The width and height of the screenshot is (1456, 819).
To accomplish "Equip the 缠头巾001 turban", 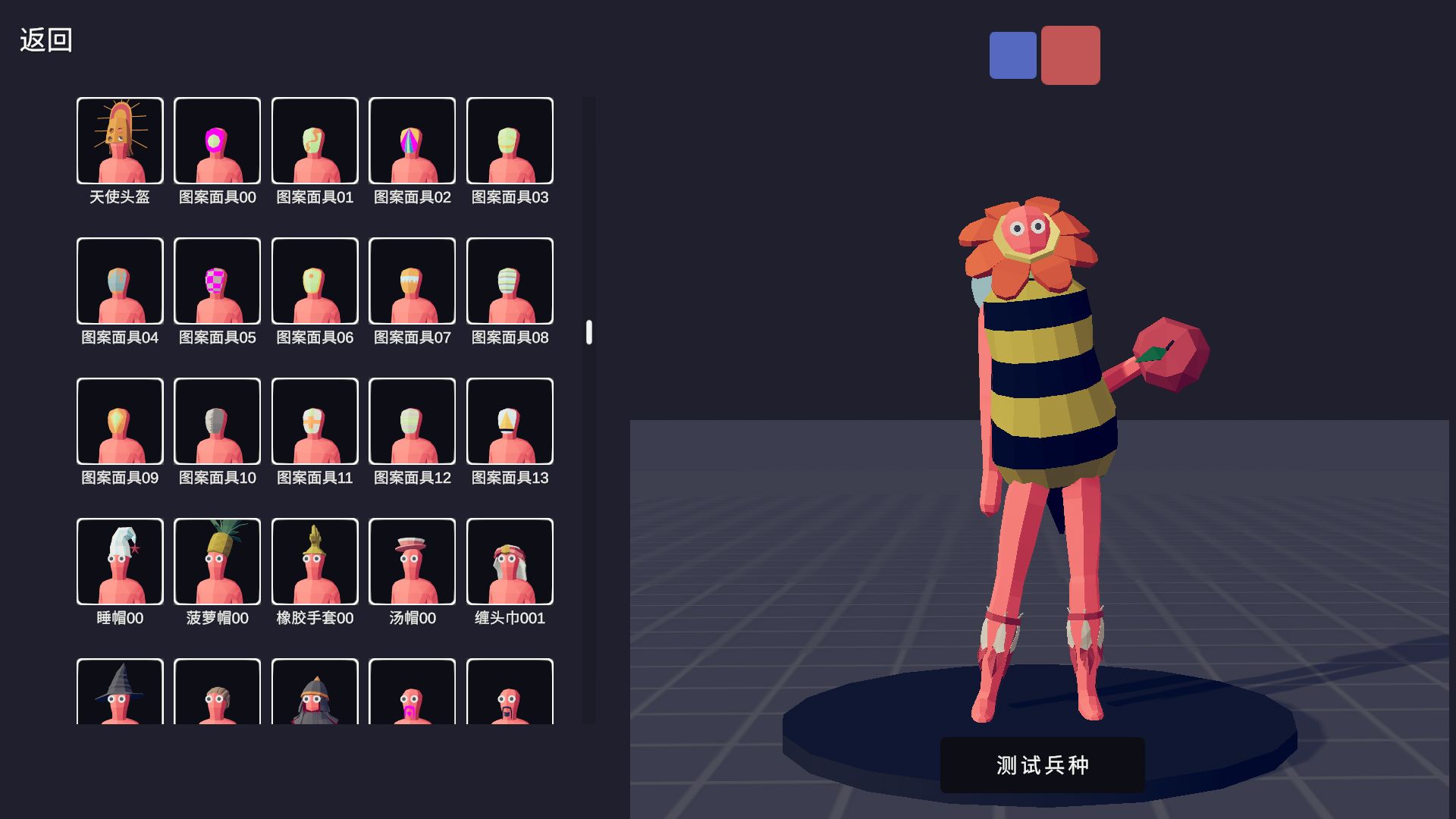I will click(x=510, y=561).
